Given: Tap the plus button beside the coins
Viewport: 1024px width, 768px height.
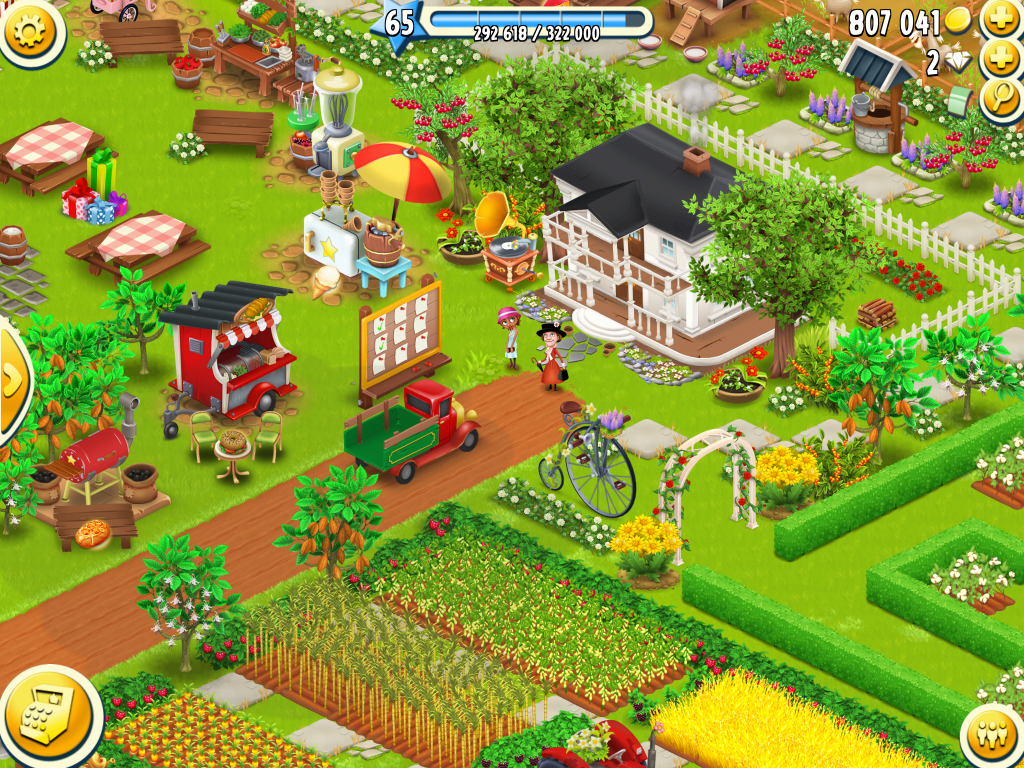Looking at the screenshot, I should [1000, 19].
